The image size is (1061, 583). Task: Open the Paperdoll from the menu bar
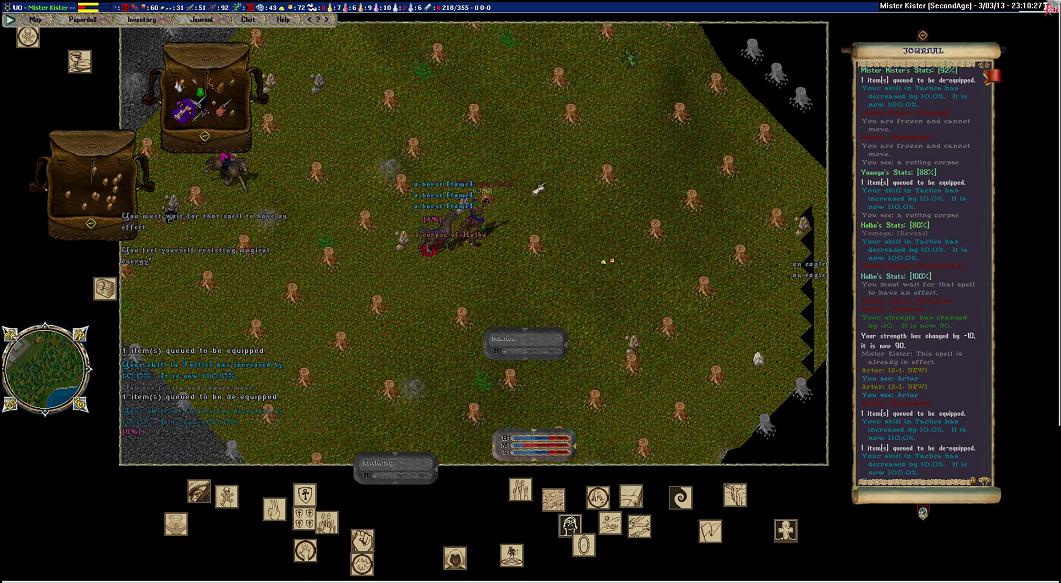click(83, 19)
